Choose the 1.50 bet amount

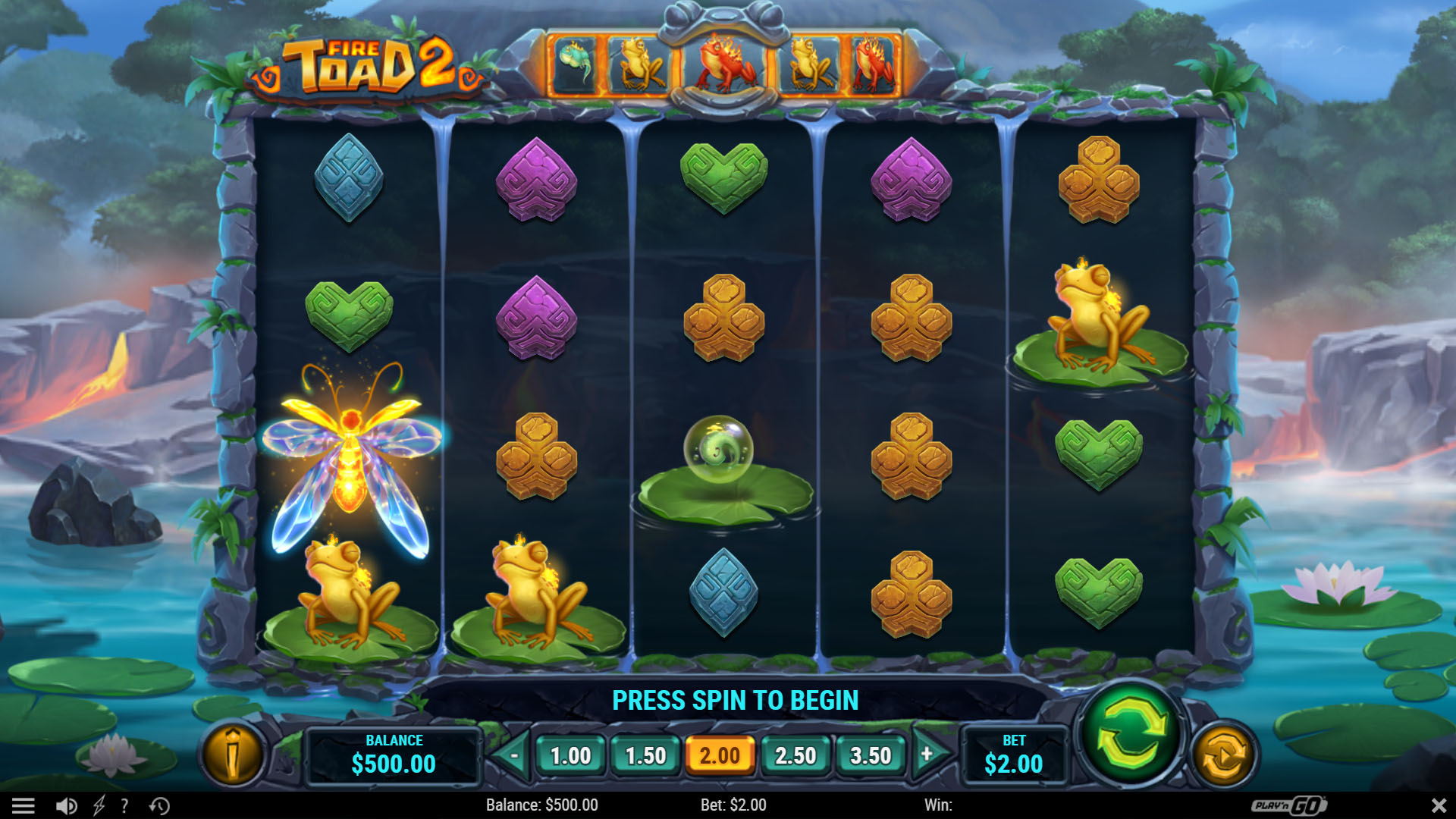click(x=645, y=756)
